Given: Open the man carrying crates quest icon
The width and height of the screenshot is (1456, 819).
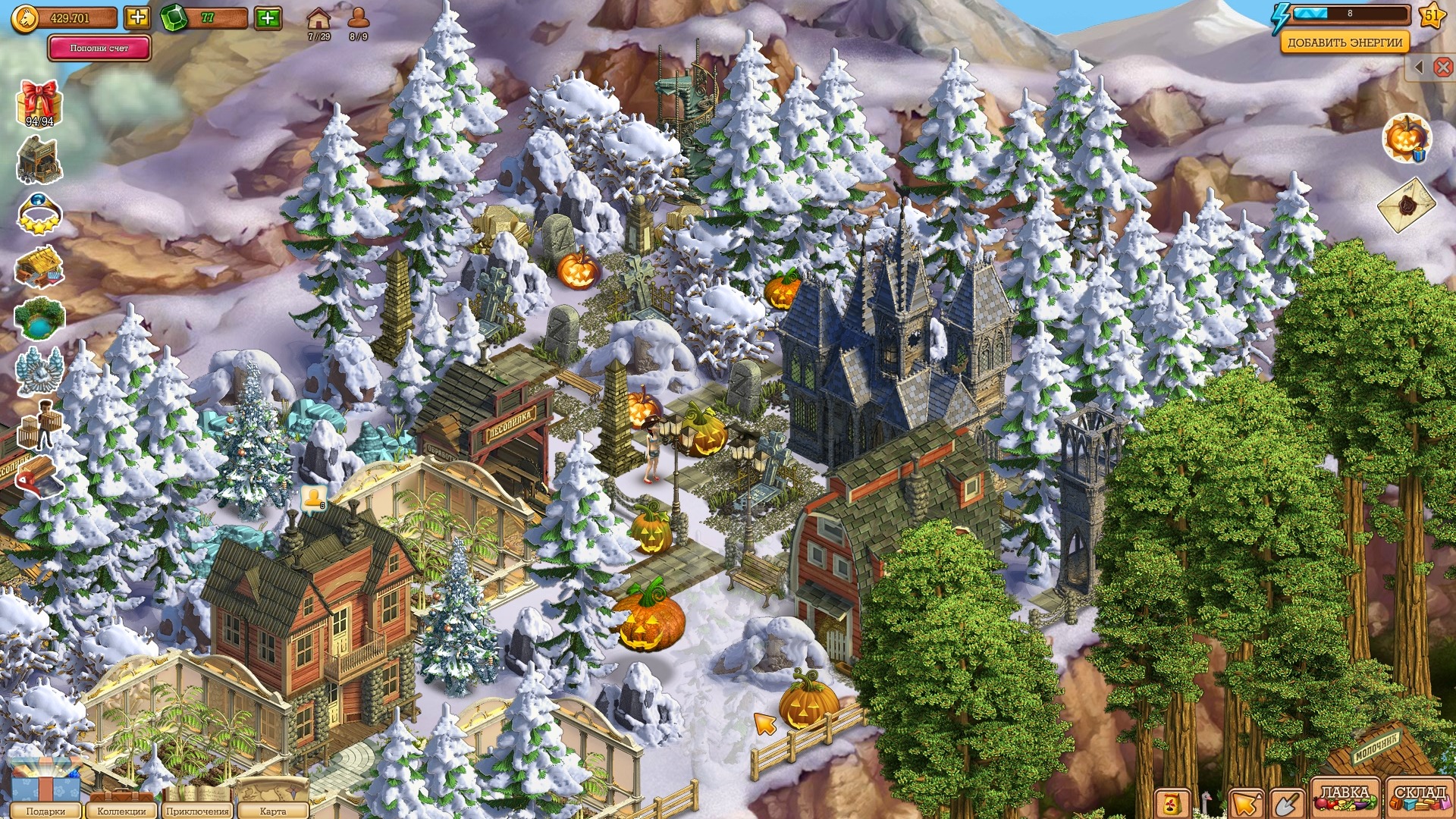Looking at the screenshot, I should [x=39, y=425].
